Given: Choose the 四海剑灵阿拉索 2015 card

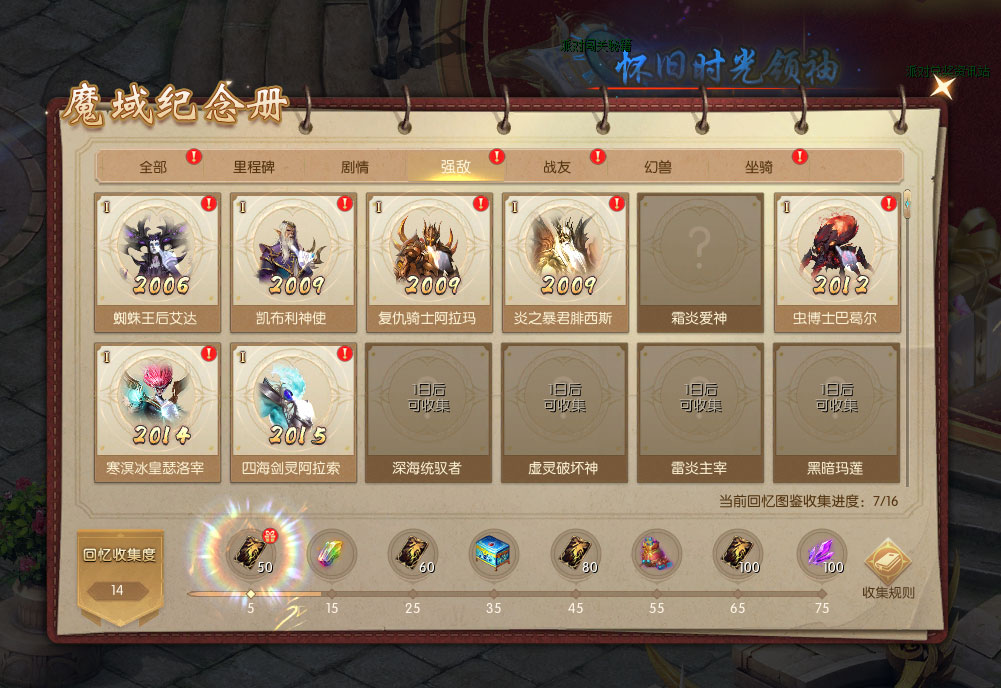Looking at the screenshot, I should (293, 411).
